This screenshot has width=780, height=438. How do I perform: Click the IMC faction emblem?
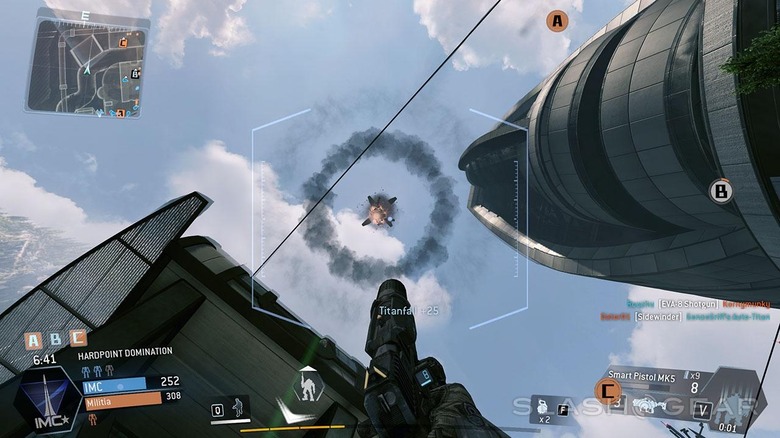[x=46, y=398]
